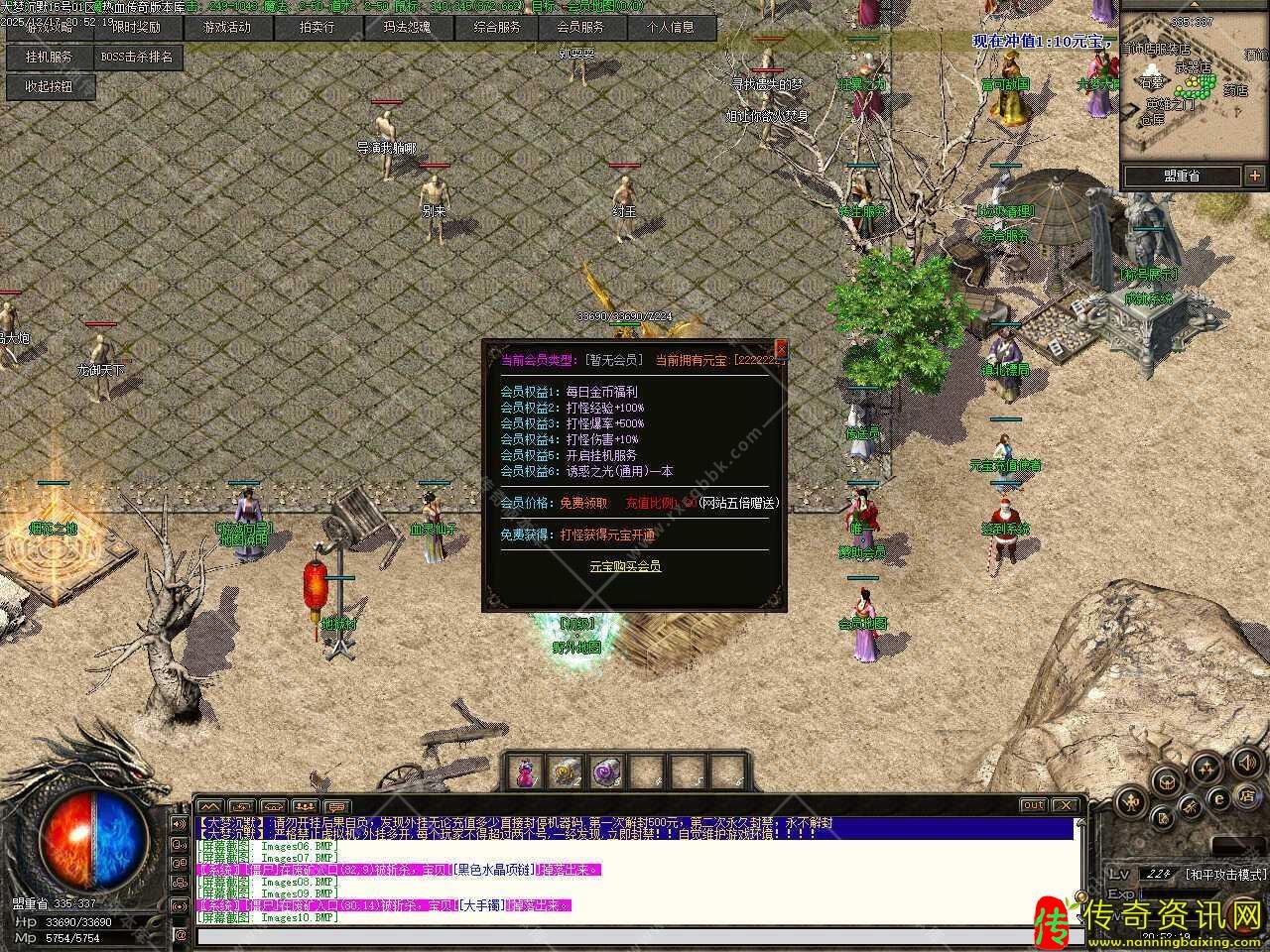Click the 元宝购买会员 purchase link
Image resolution: width=1270 pixels, height=952 pixels.
pyautogui.click(x=625, y=566)
